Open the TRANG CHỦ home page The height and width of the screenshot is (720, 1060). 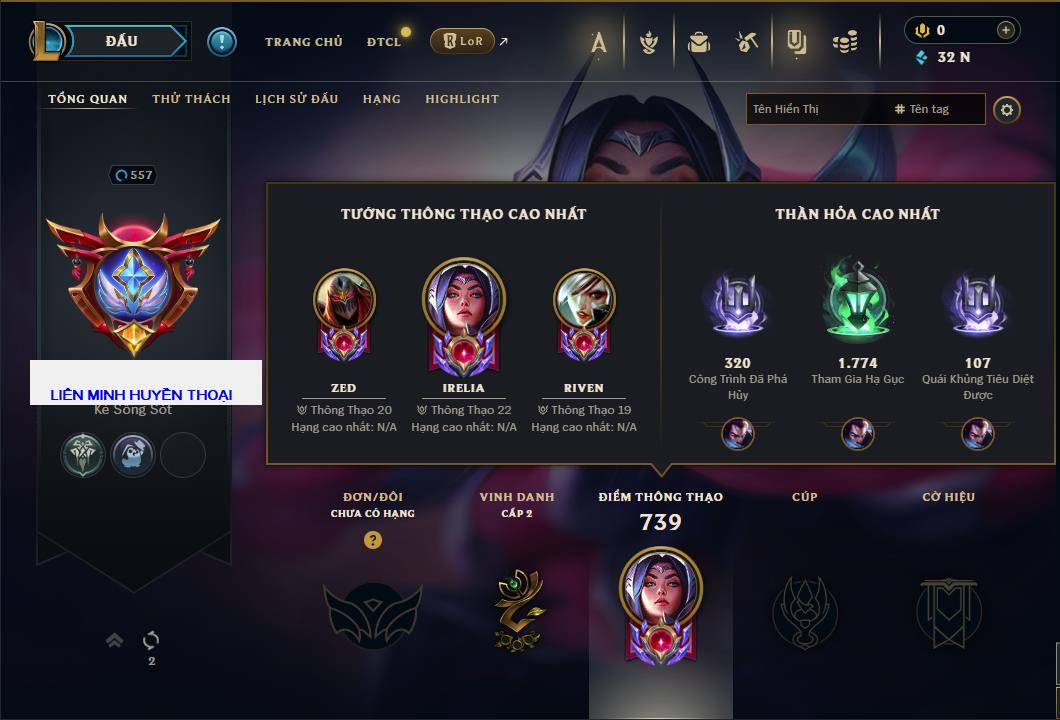[303, 42]
